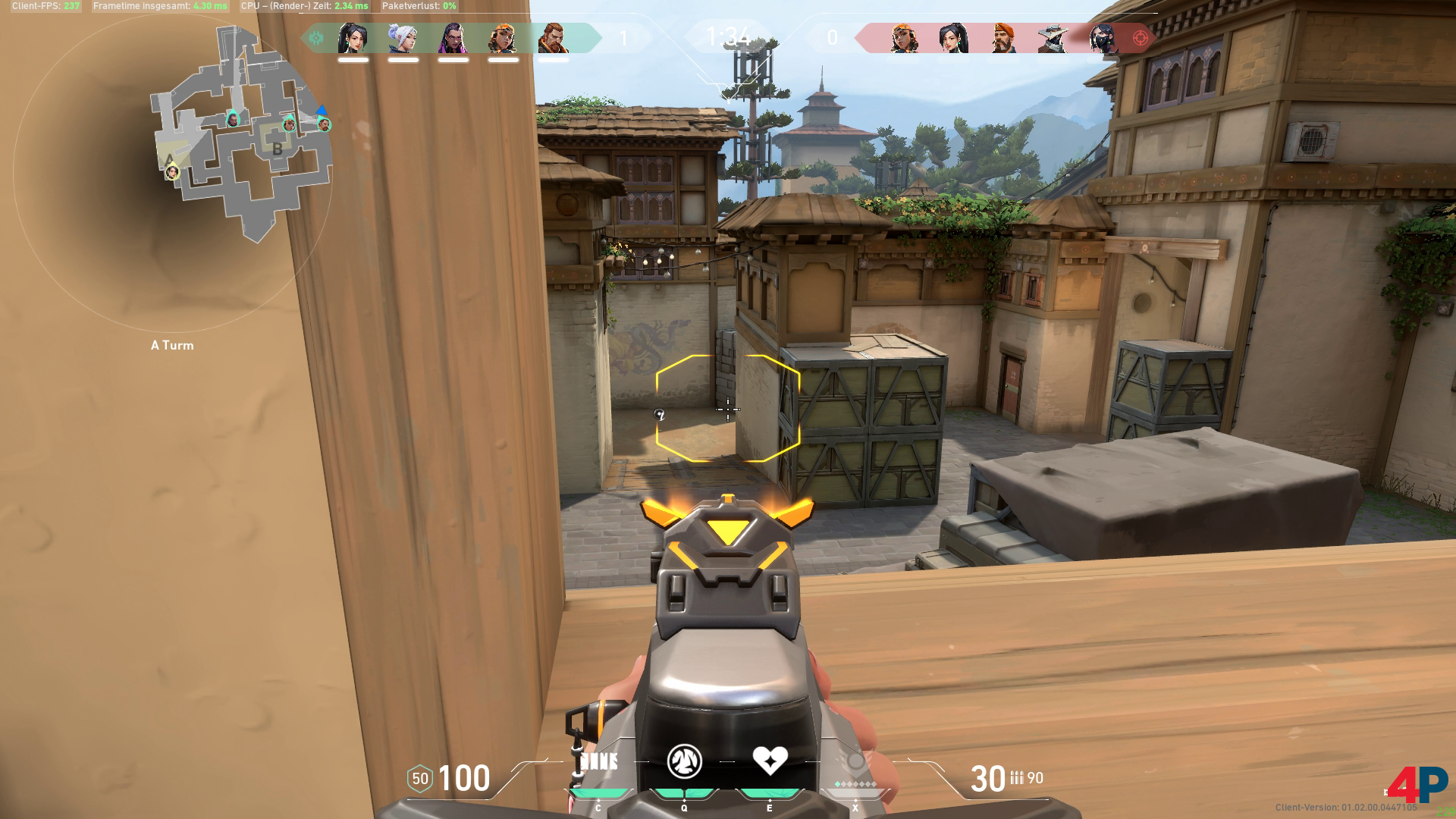Click the circular minimap
The image size is (1456, 819).
pyautogui.click(x=173, y=174)
